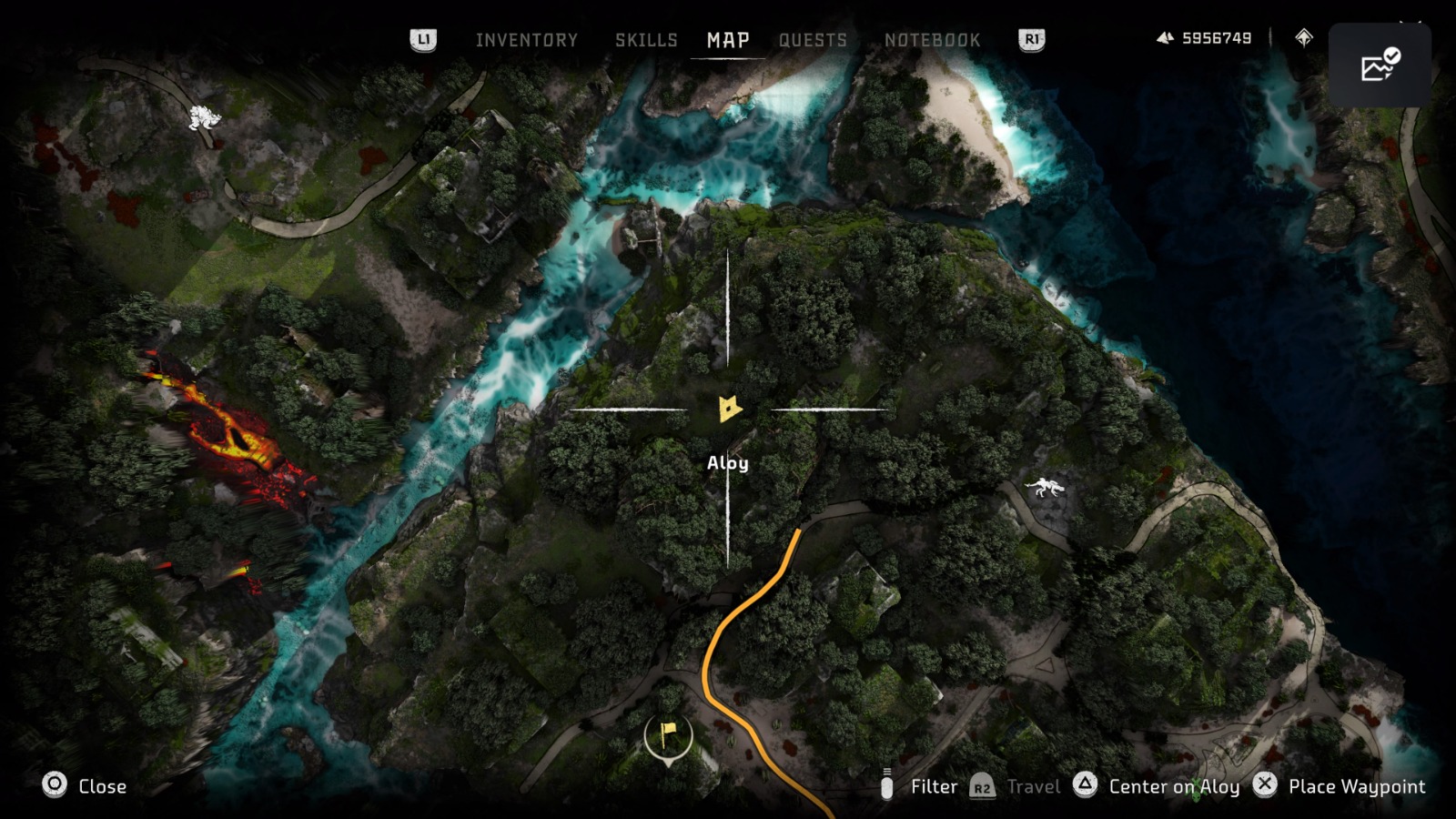Screen dimensions: 1456x819
Task: Click the Triangle button icon before Center on Aloy
Action: click(1084, 786)
